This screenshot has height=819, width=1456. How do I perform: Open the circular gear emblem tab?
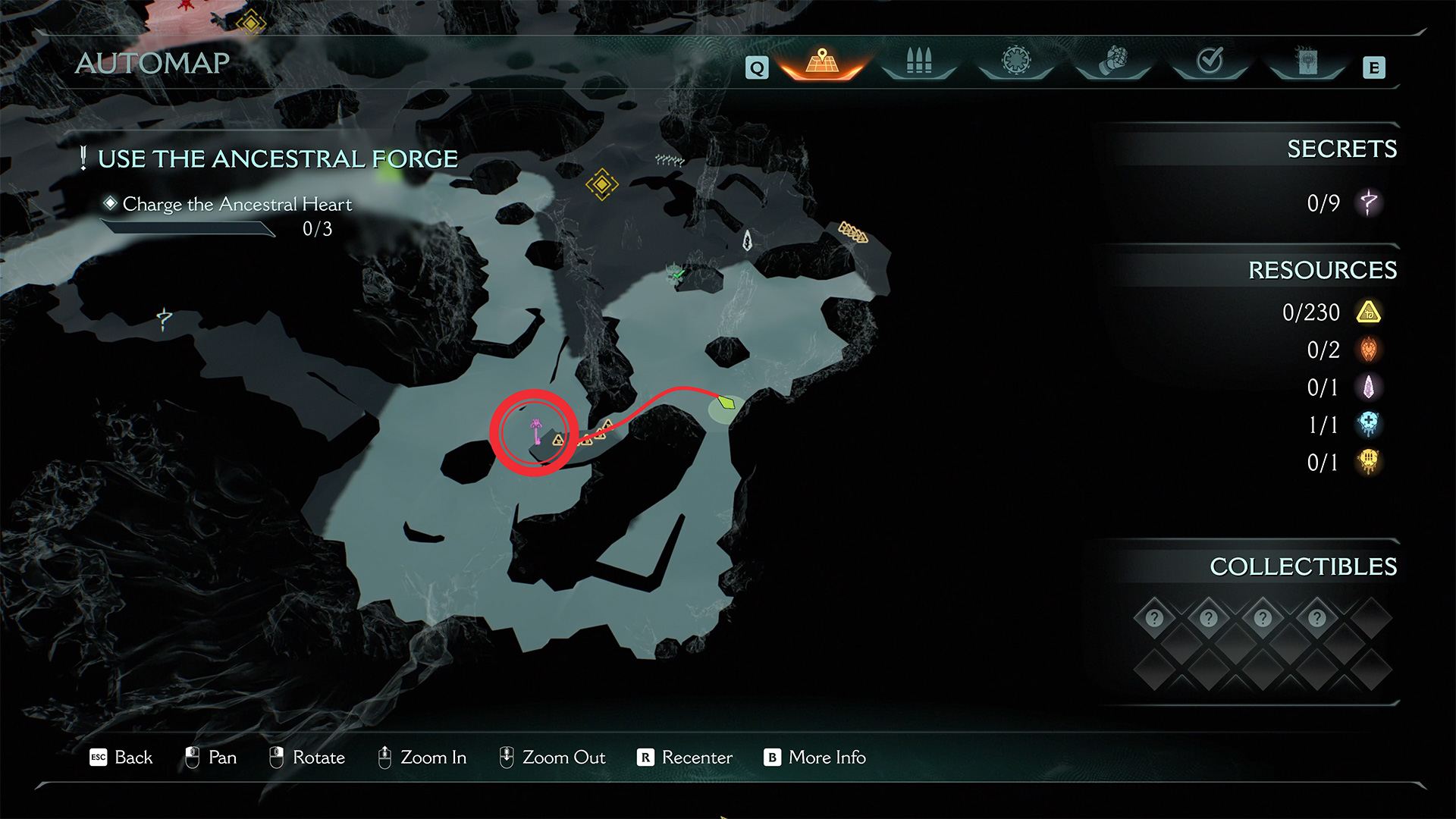[x=1016, y=61]
